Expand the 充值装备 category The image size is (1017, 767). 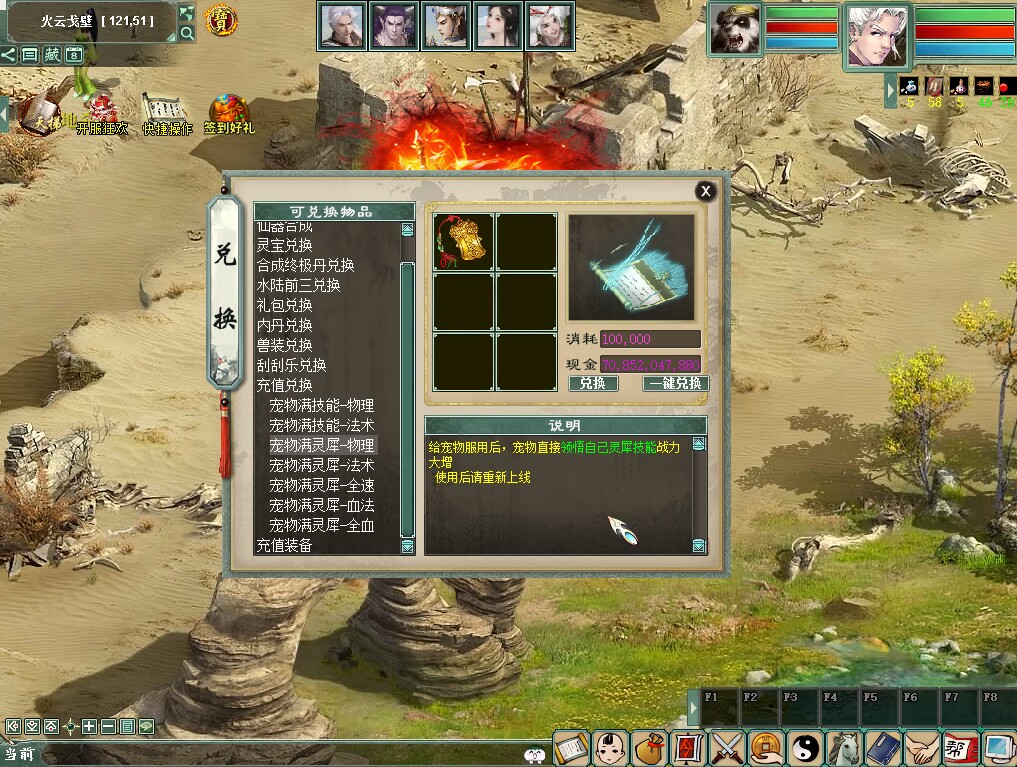(285, 545)
